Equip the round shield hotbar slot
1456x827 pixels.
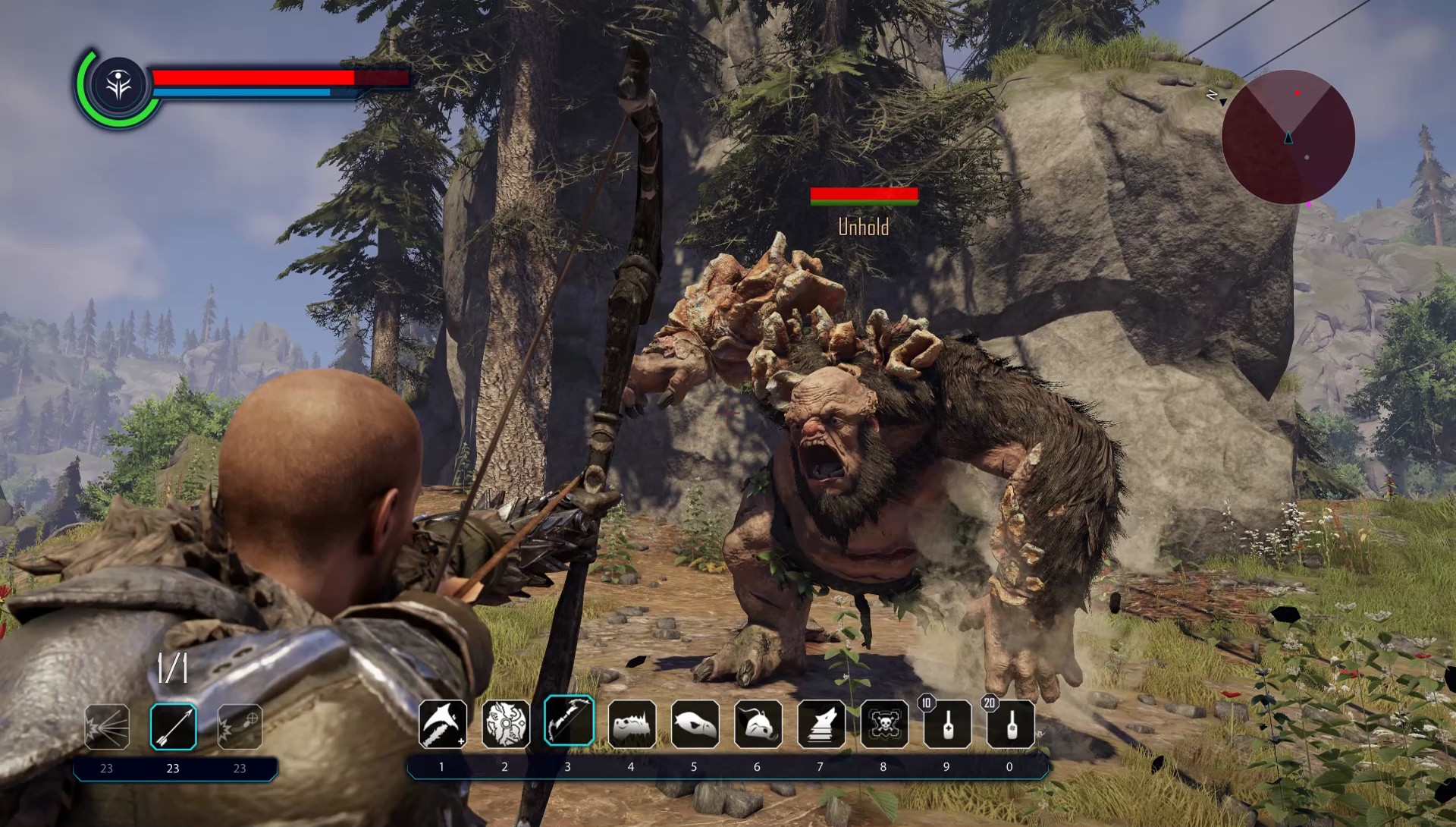[506, 724]
